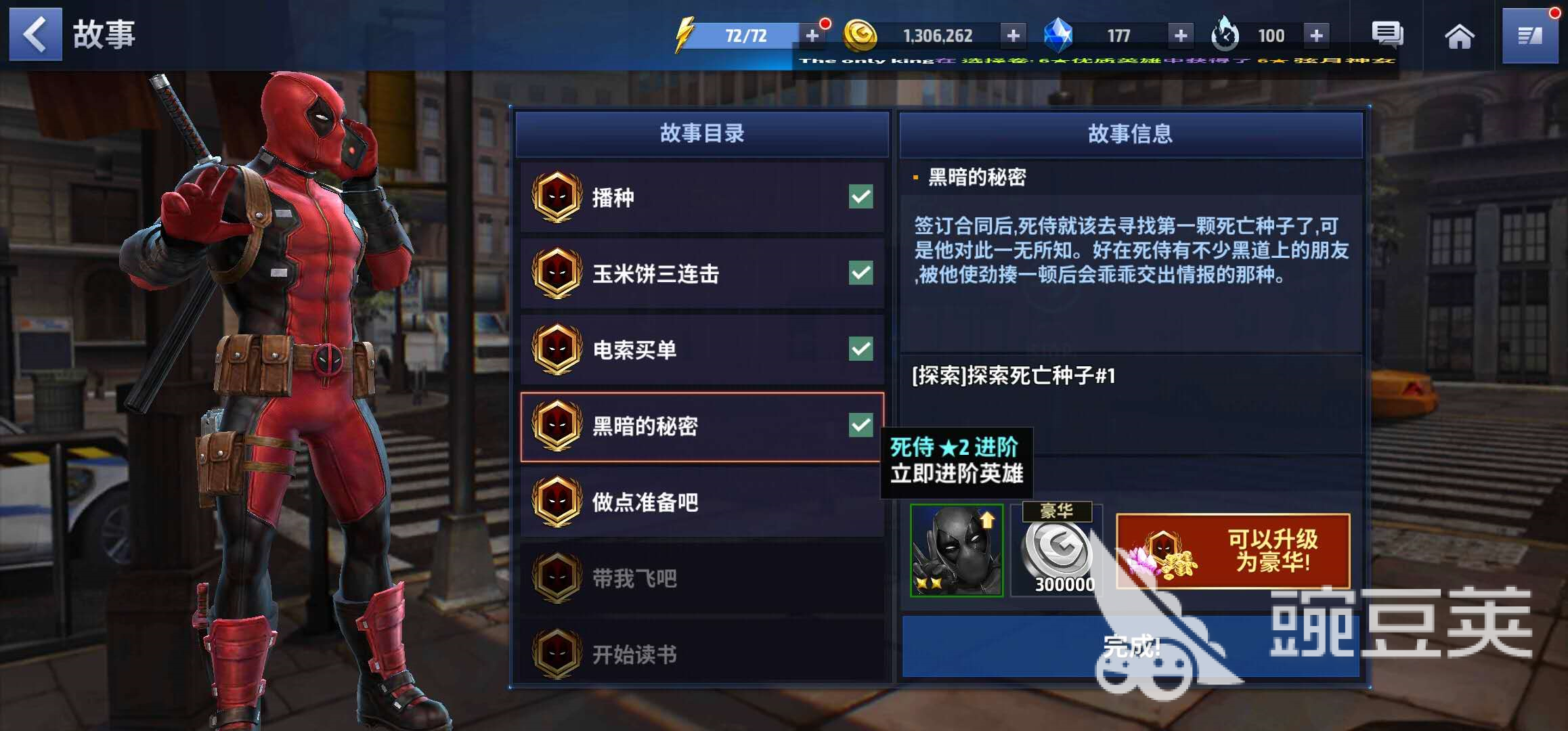Viewport: 1568px width, 731px height.
Task: Select the 玉米饼三连击 story entry
Action: click(x=702, y=273)
